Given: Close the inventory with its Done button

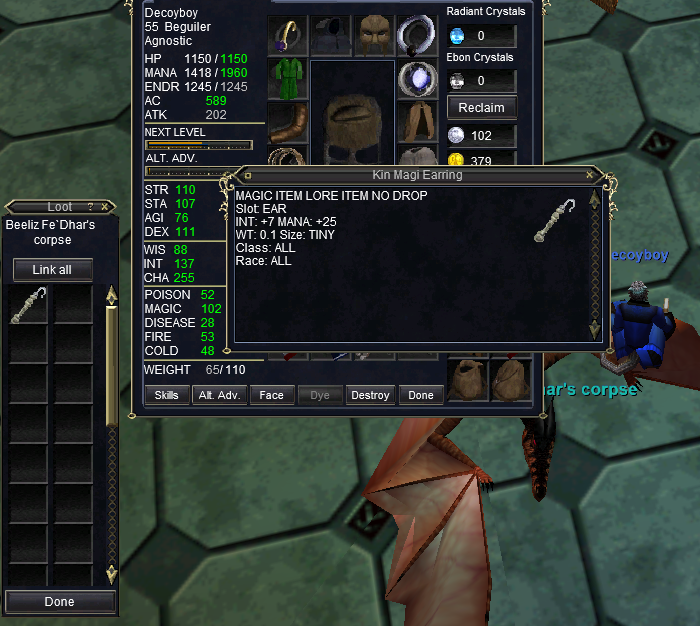Looking at the screenshot, I should click(421, 395).
